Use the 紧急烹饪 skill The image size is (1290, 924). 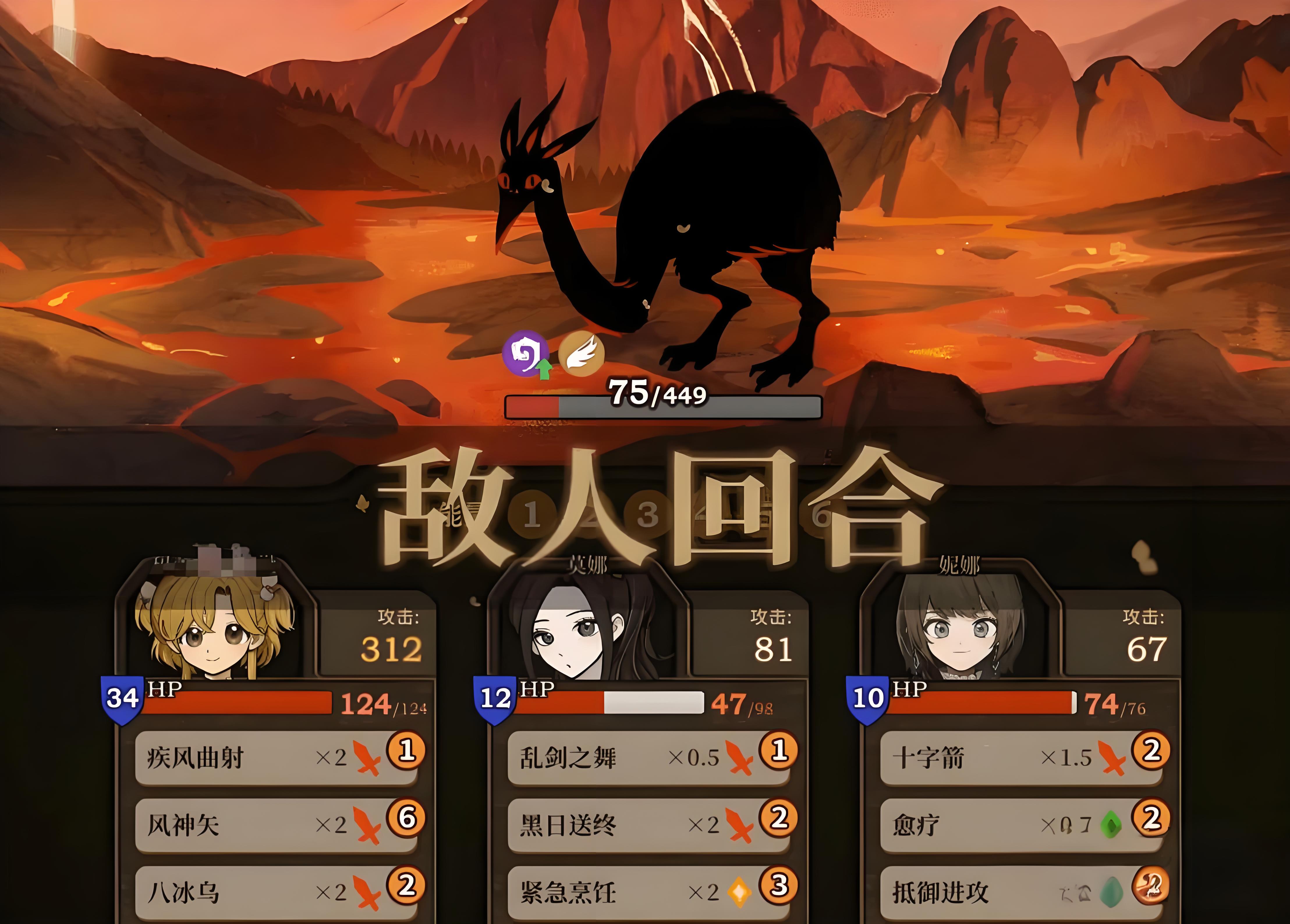point(648,892)
